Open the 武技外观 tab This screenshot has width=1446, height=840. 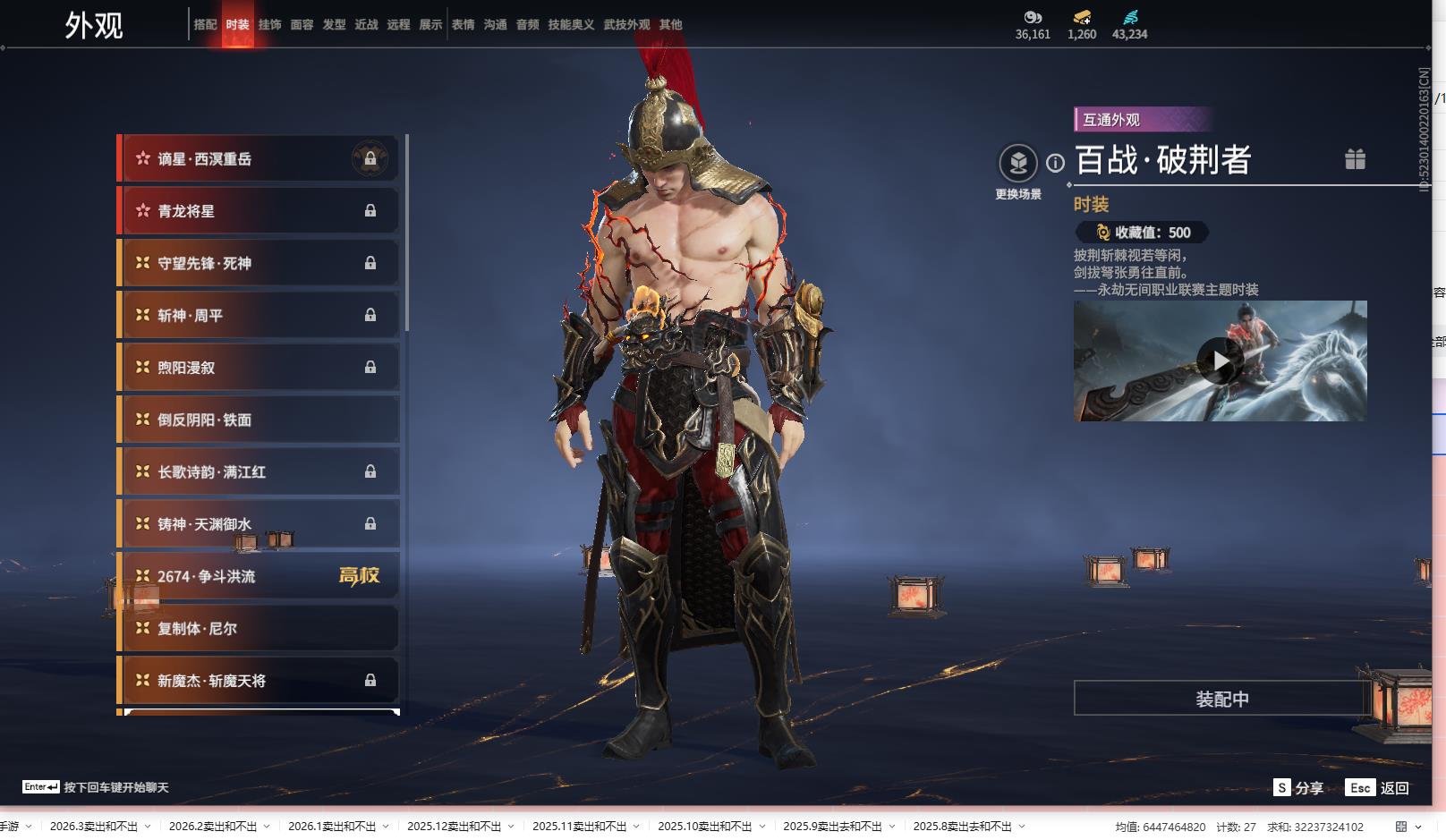pyautogui.click(x=626, y=25)
